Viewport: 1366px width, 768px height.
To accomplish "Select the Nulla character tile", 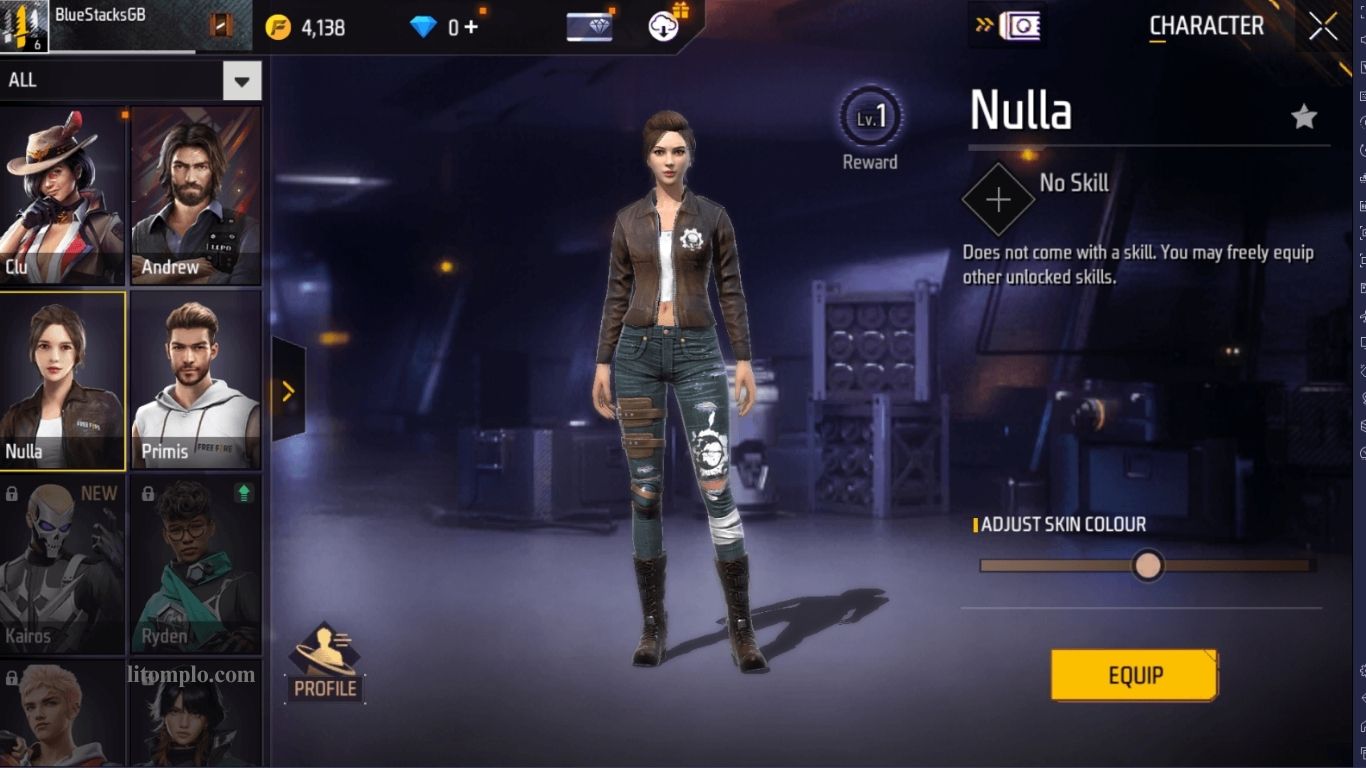I will 63,380.
